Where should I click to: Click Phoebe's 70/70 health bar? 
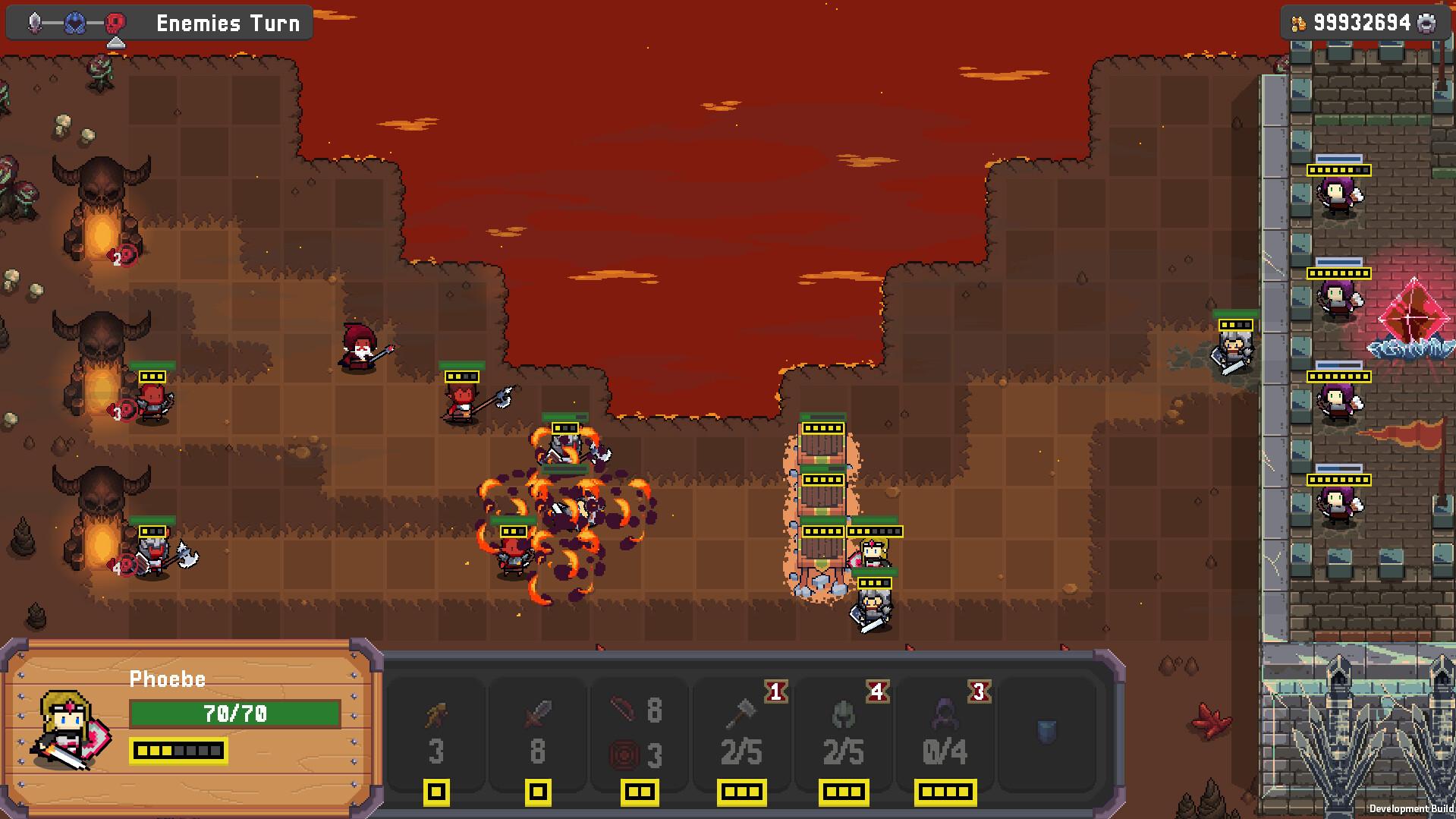[235, 714]
